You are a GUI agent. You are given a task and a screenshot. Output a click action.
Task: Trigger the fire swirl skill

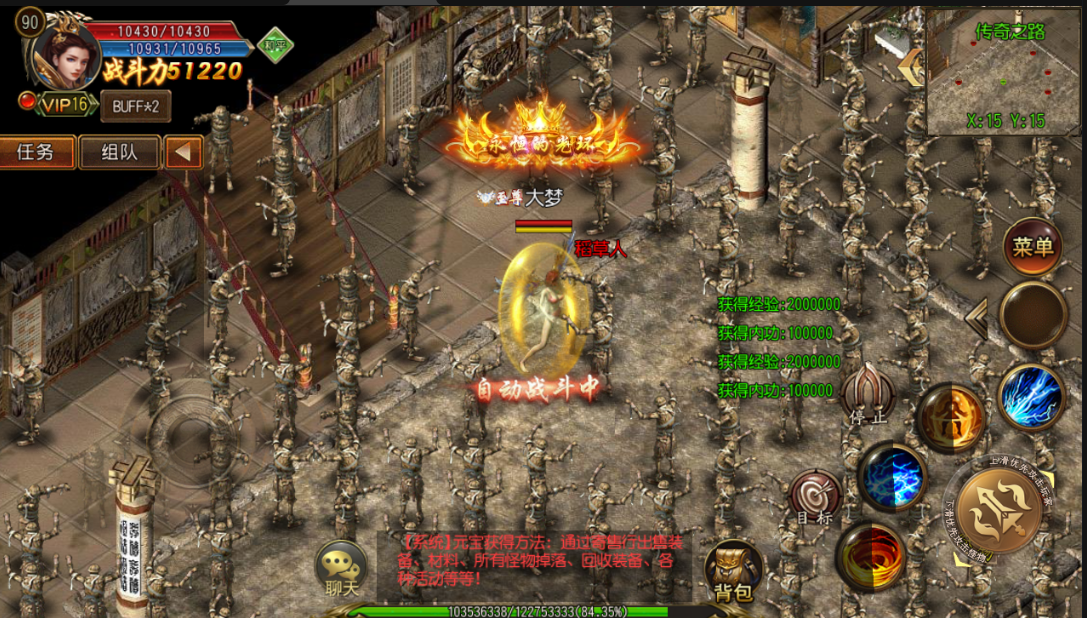(871, 556)
